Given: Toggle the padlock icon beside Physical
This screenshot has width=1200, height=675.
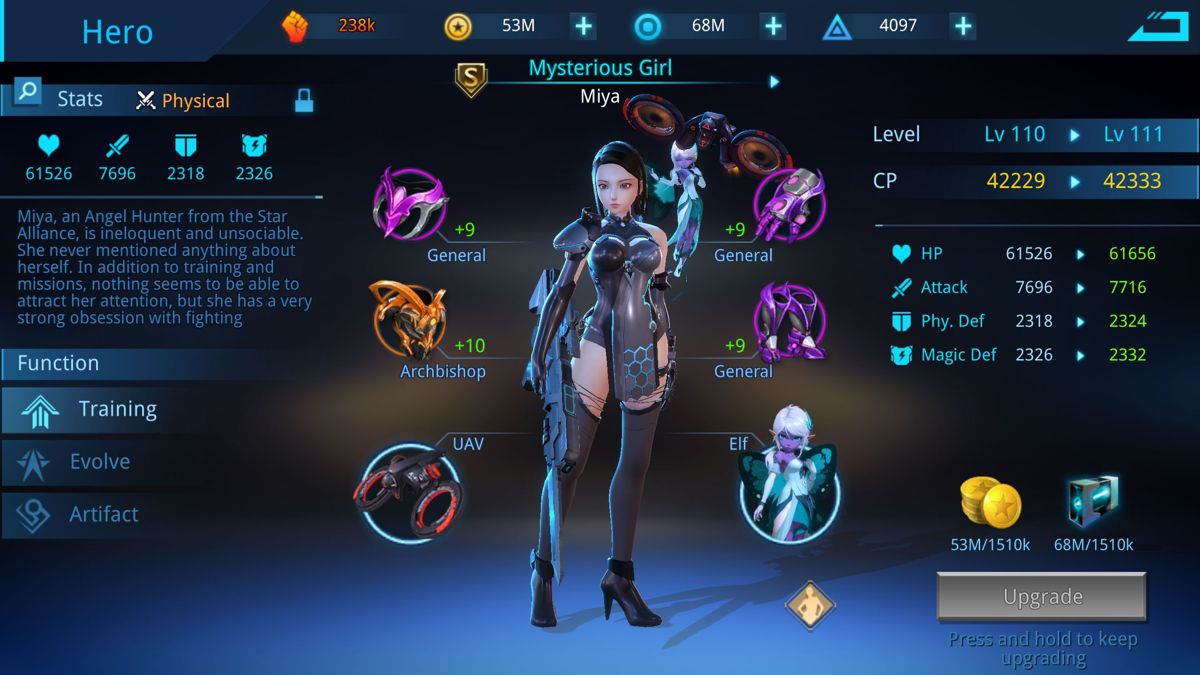Looking at the screenshot, I should tap(304, 100).
